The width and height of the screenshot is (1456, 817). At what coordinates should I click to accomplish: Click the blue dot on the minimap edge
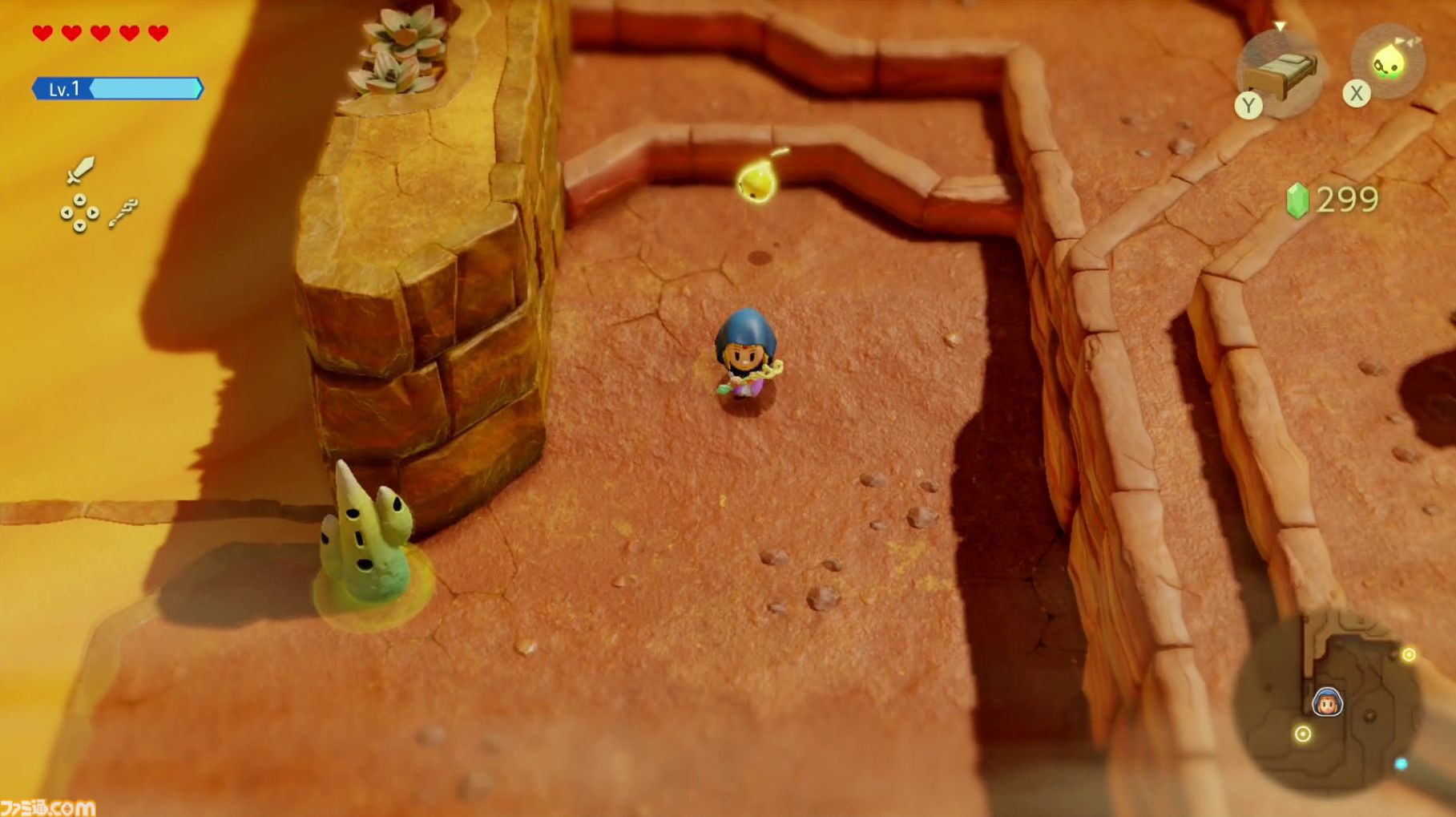coord(1401,764)
